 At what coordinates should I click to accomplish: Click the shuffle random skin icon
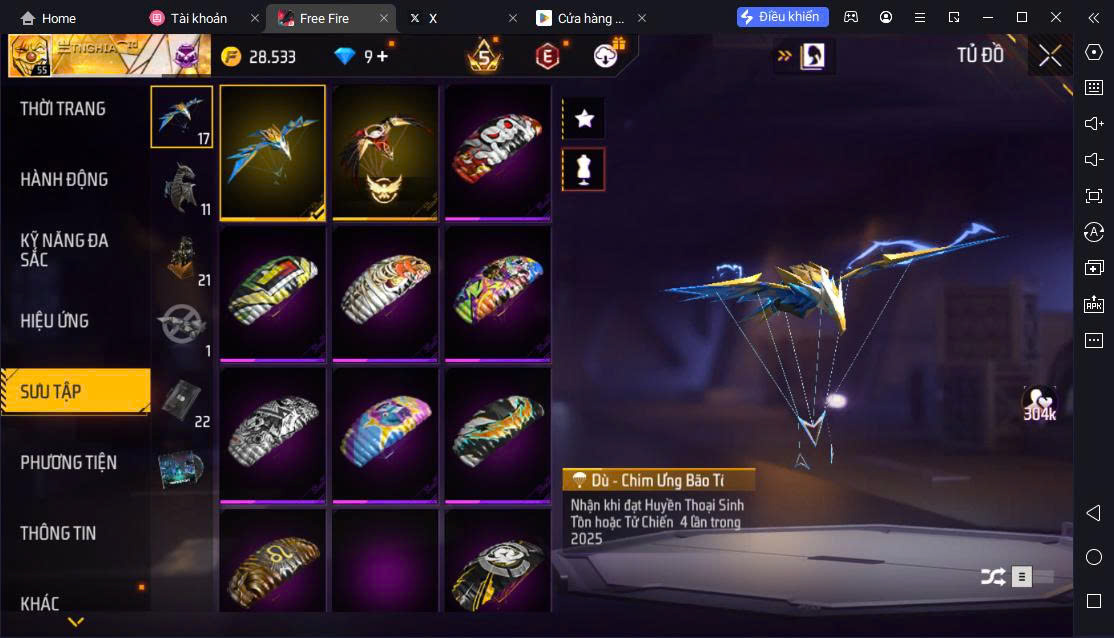click(992, 576)
